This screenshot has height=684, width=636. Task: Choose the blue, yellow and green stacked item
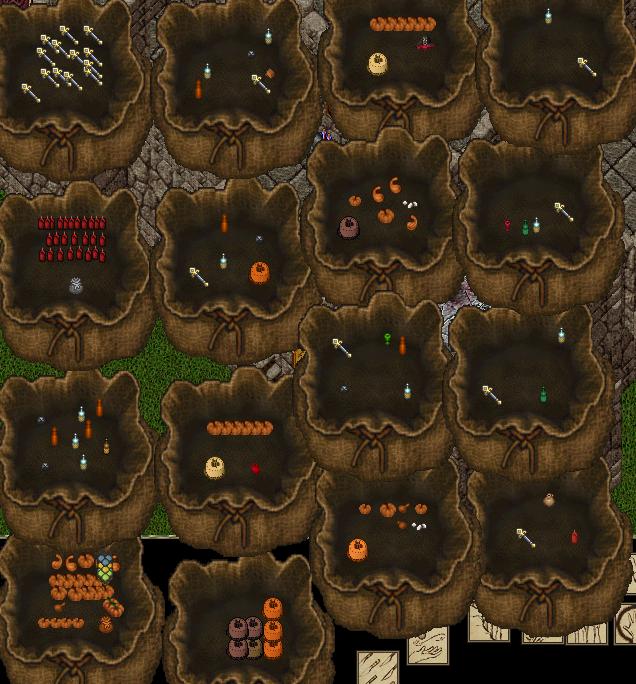106,568
